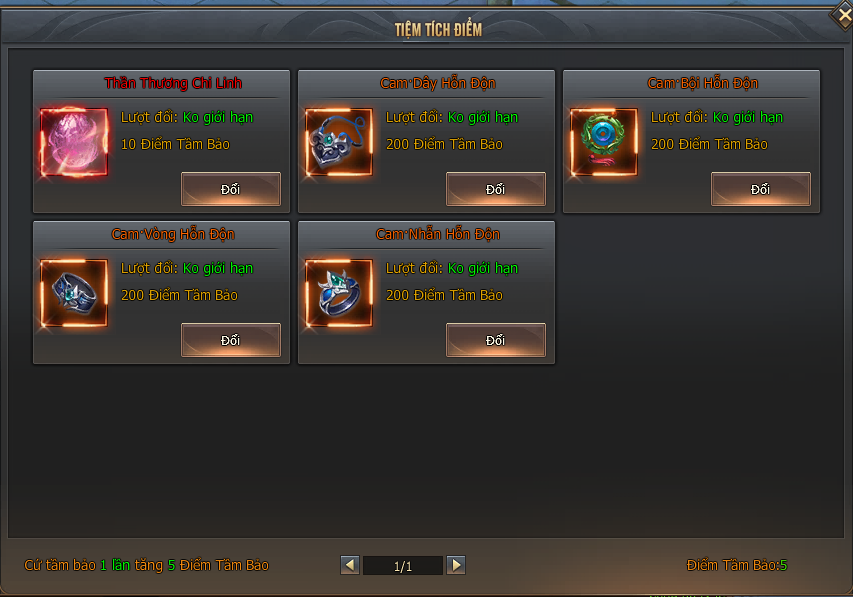The height and width of the screenshot is (597, 853).
Task: Choose the Cam·Nhẫn Hỗn Độn ring icon
Action: [x=339, y=294]
